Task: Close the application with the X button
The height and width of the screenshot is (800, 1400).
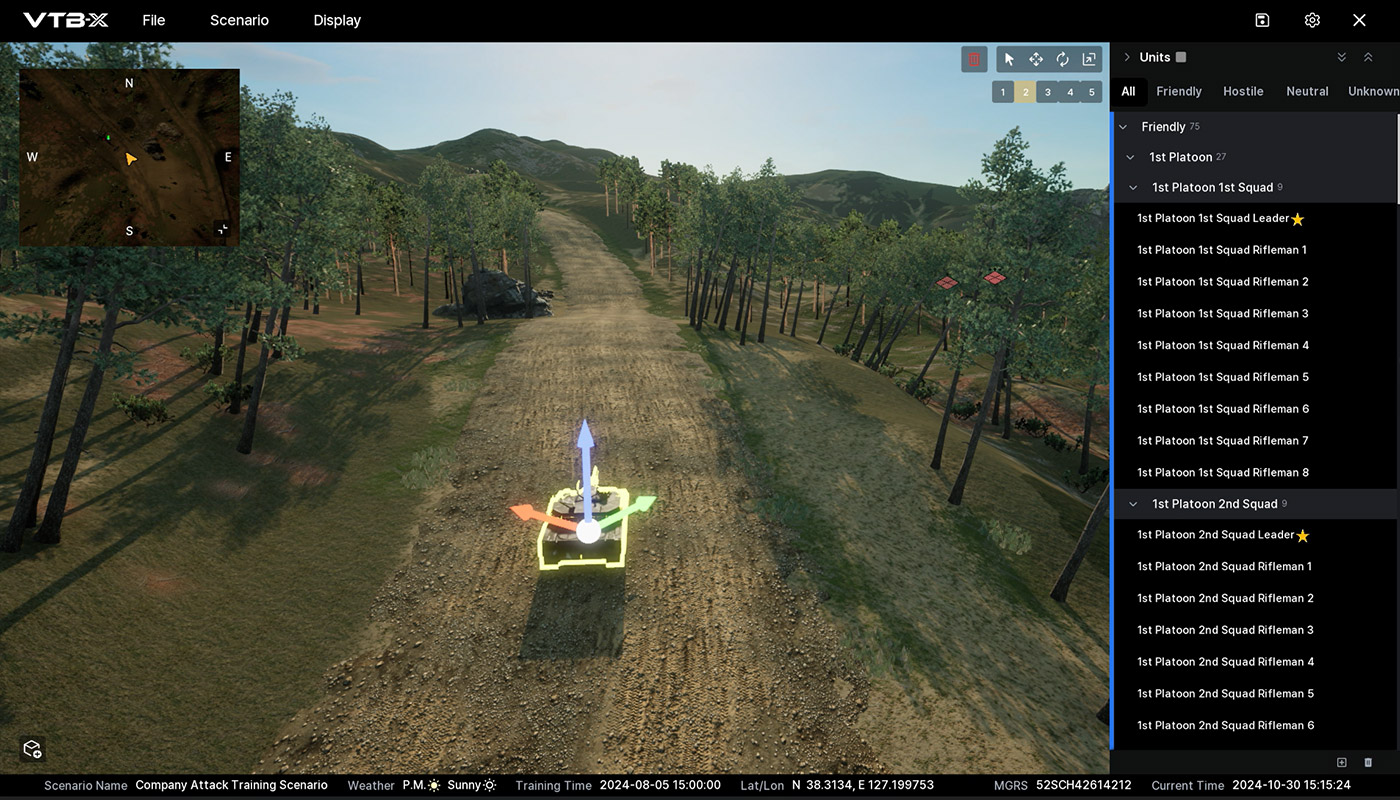Action: [1359, 20]
